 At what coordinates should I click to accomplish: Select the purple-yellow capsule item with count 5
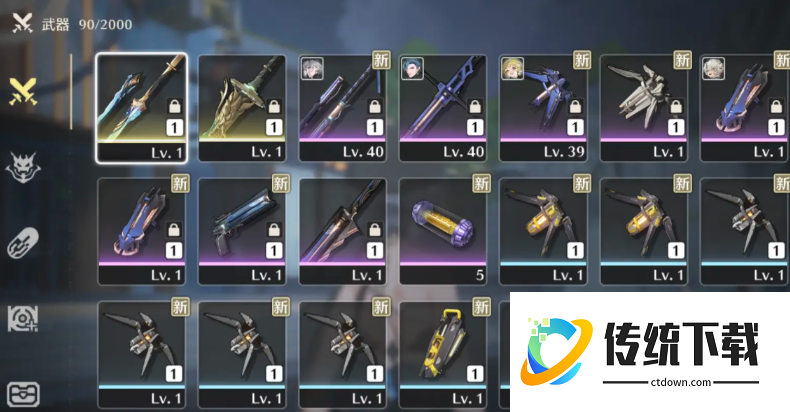pos(442,229)
